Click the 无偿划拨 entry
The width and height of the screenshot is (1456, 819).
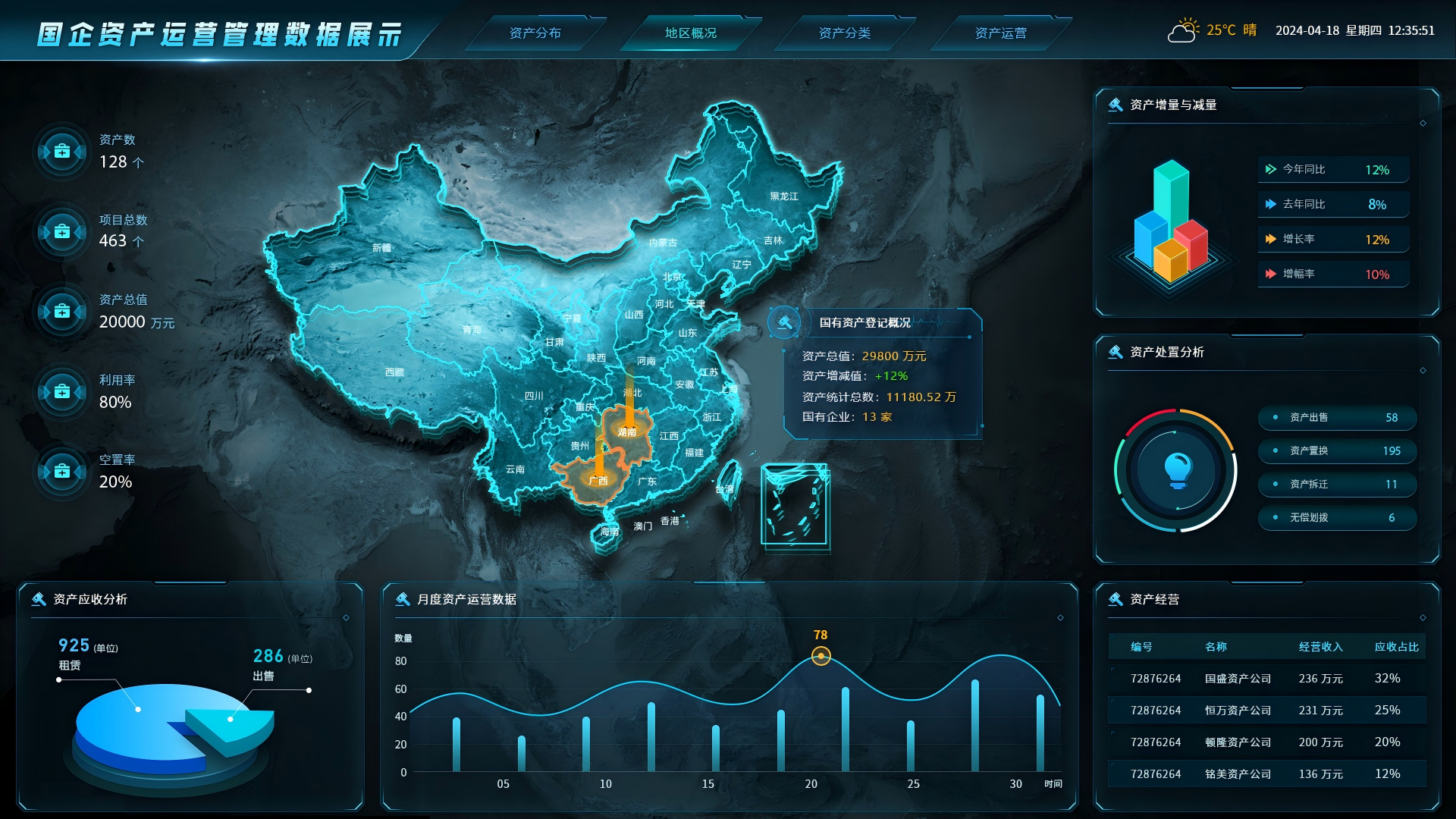point(1337,518)
